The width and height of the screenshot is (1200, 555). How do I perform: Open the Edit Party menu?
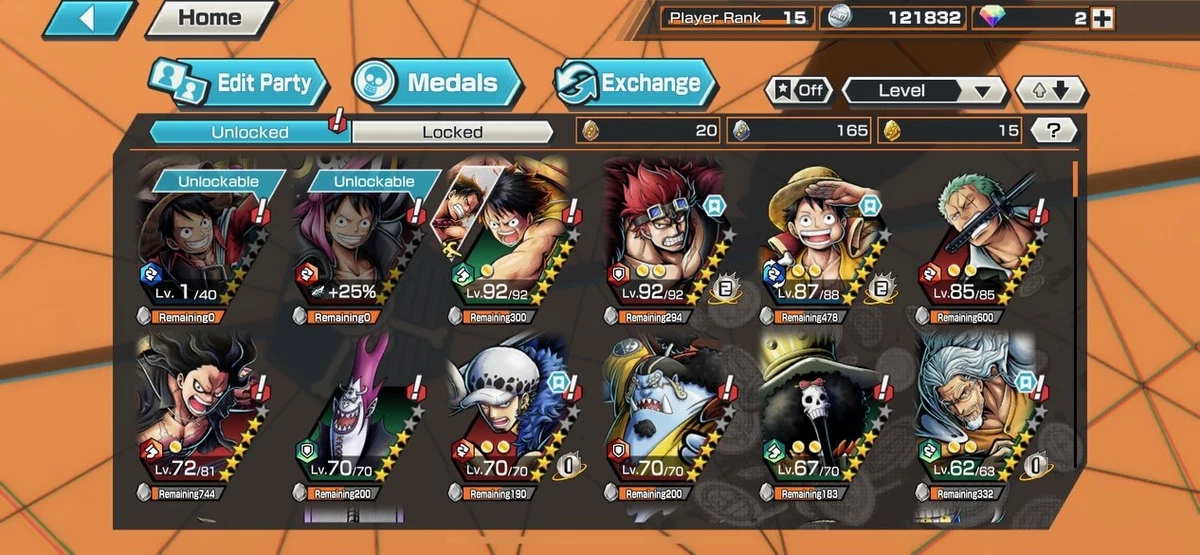pos(239,83)
